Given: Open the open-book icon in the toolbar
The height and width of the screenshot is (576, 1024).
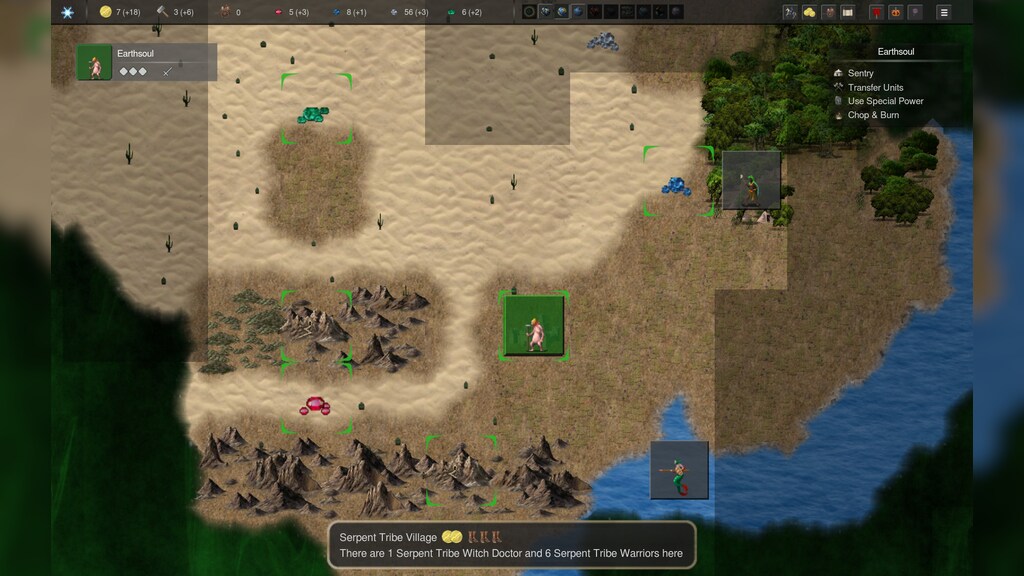Looking at the screenshot, I should [x=848, y=12].
